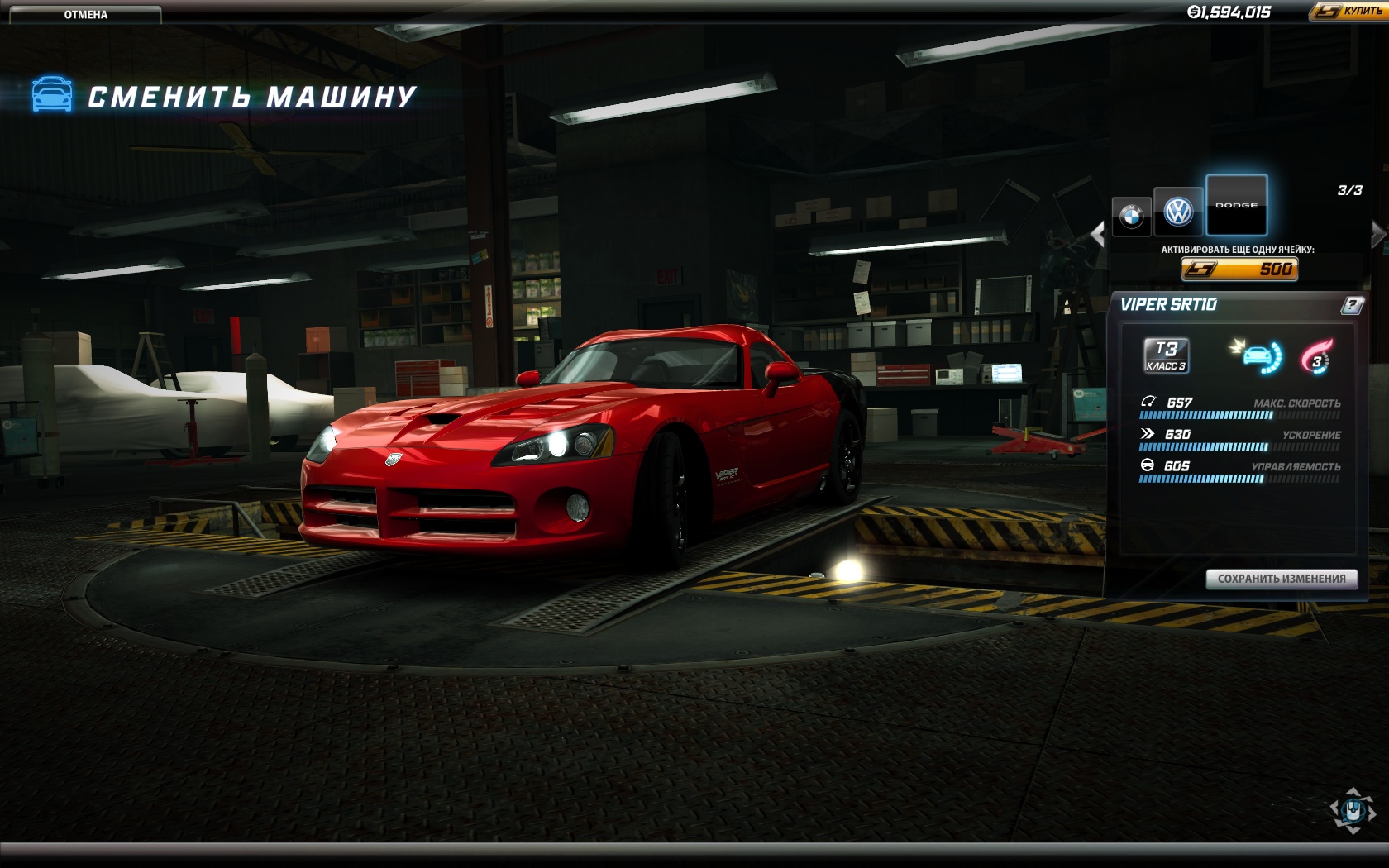
Task: Open the question mark help for Viper SRT10
Action: click(x=1351, y=306)
